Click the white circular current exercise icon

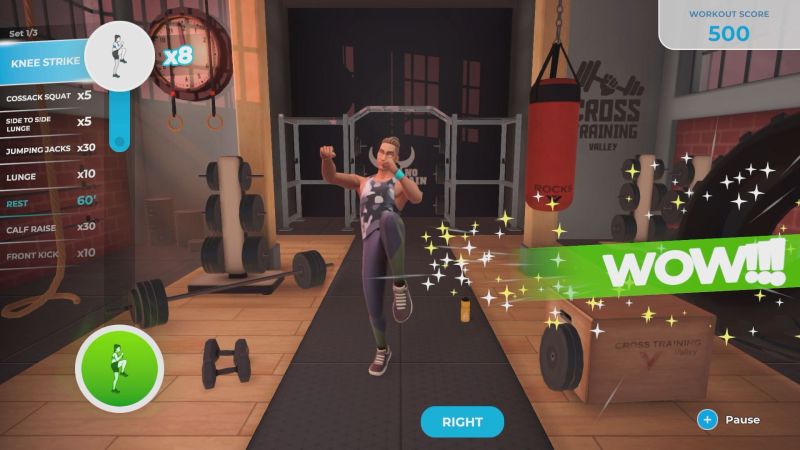coord(120,56)
